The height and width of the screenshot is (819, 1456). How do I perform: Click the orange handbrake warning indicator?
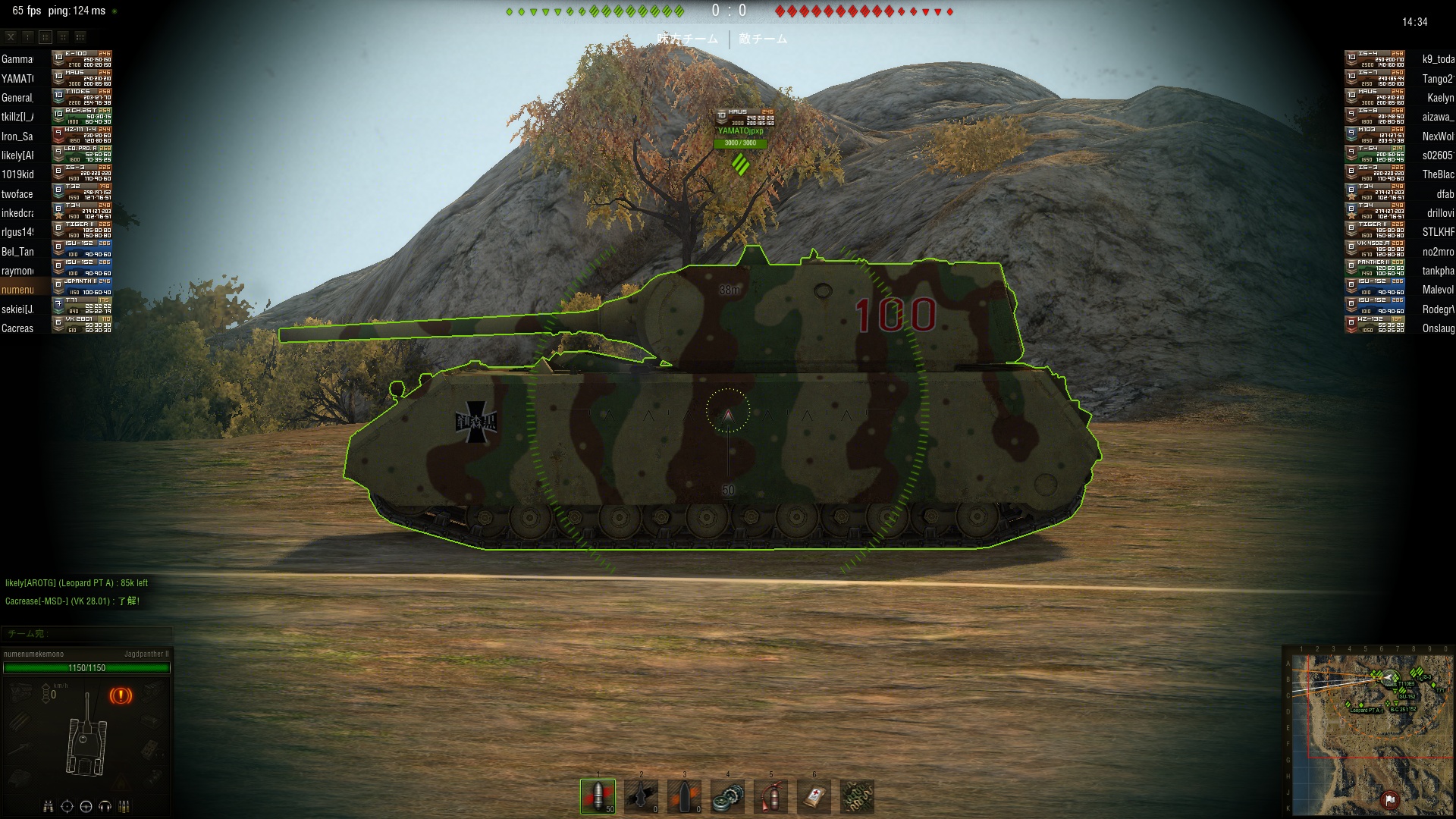[x=121, y=695]
